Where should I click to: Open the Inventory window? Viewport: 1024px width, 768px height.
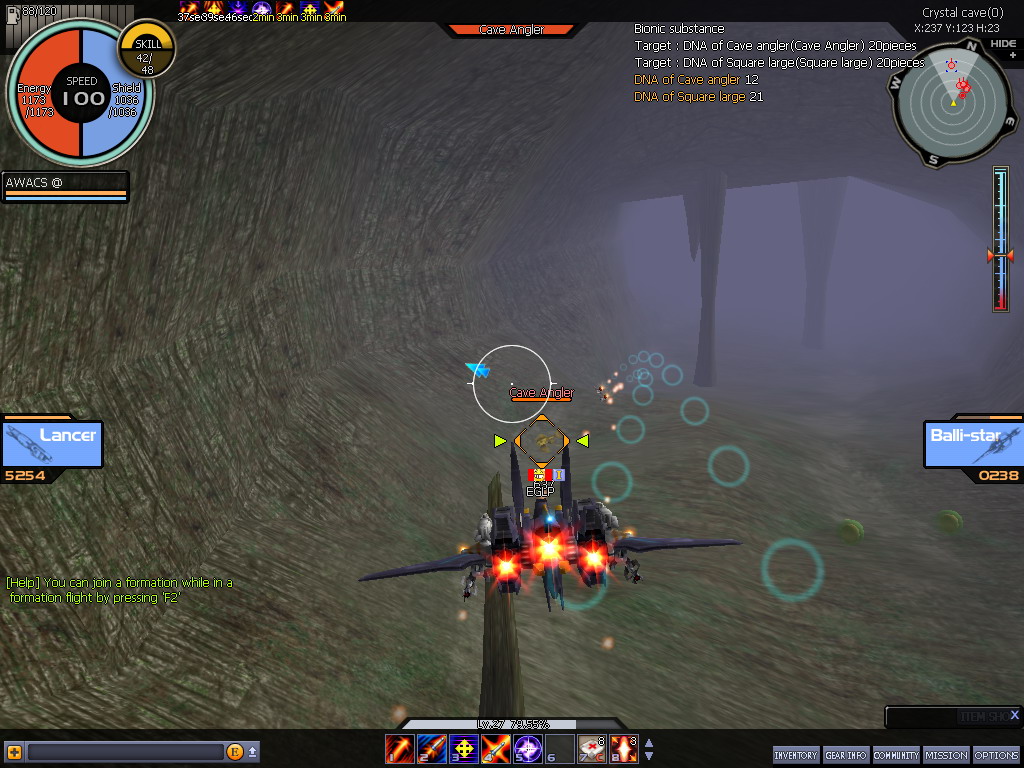795,755
